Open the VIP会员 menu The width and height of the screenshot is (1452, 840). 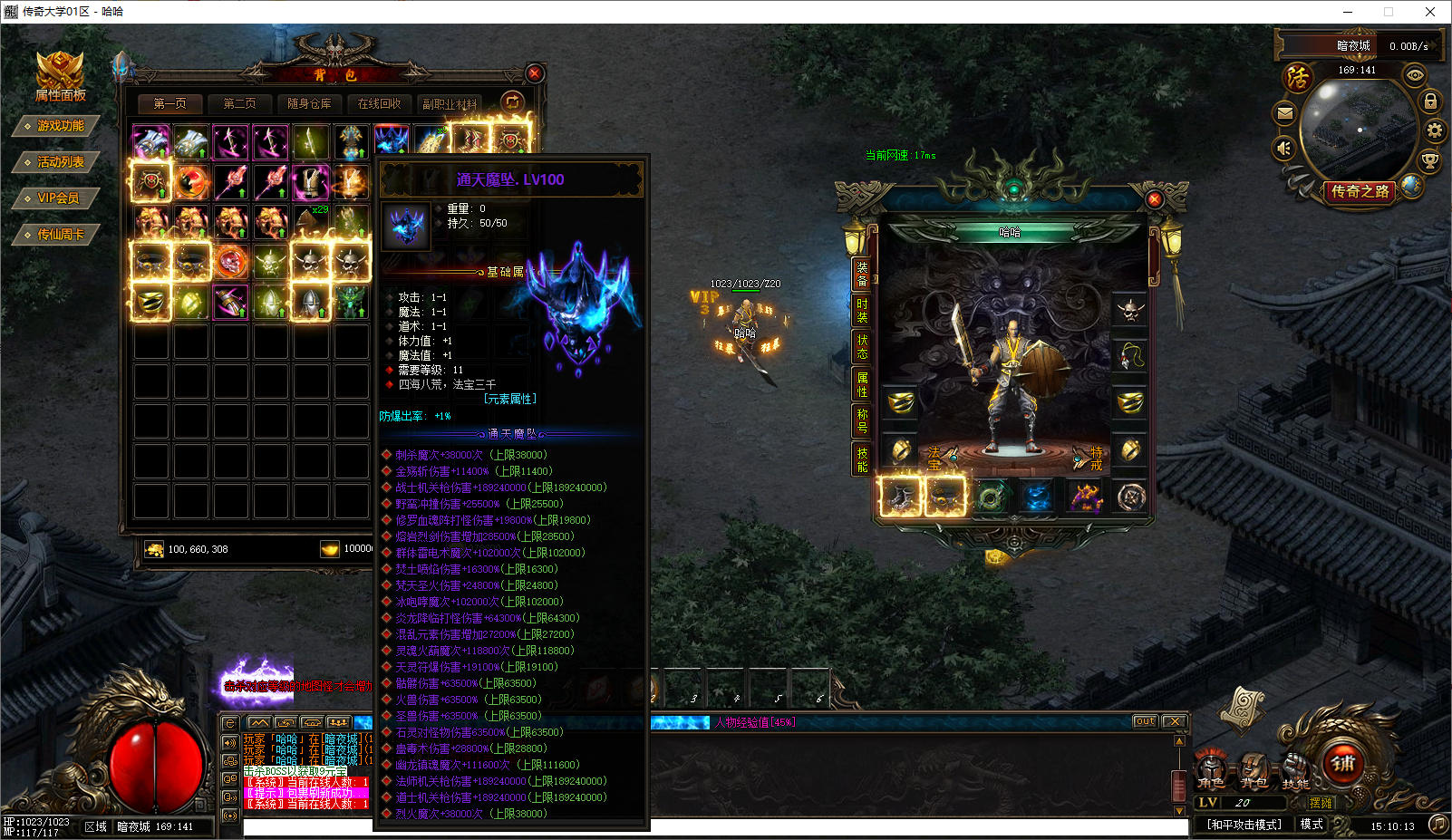tap(56, 198)
